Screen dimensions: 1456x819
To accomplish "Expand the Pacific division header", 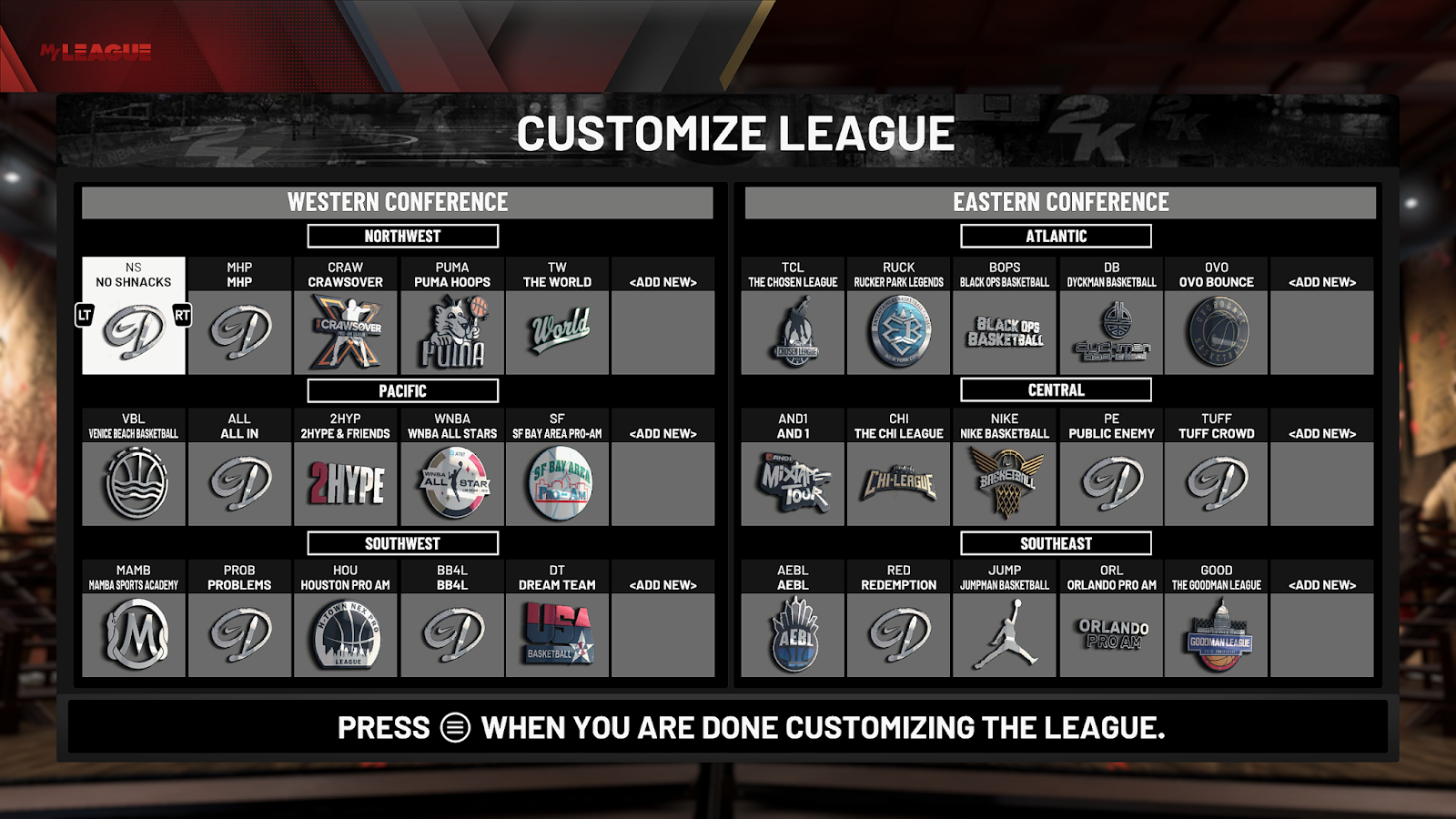I will pos(405,390).
